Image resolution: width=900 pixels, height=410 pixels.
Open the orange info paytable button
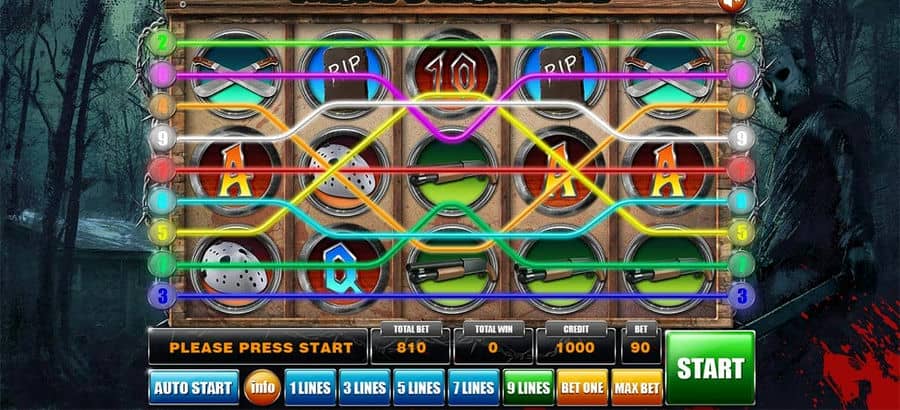tap(262, 387)
